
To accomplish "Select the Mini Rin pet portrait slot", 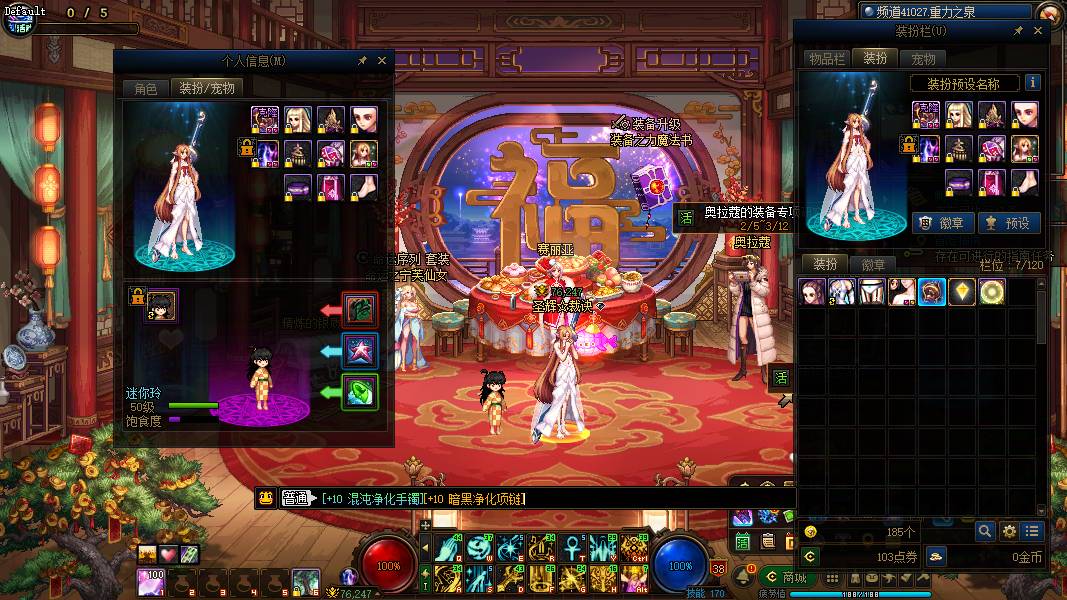I will (162, 305).
